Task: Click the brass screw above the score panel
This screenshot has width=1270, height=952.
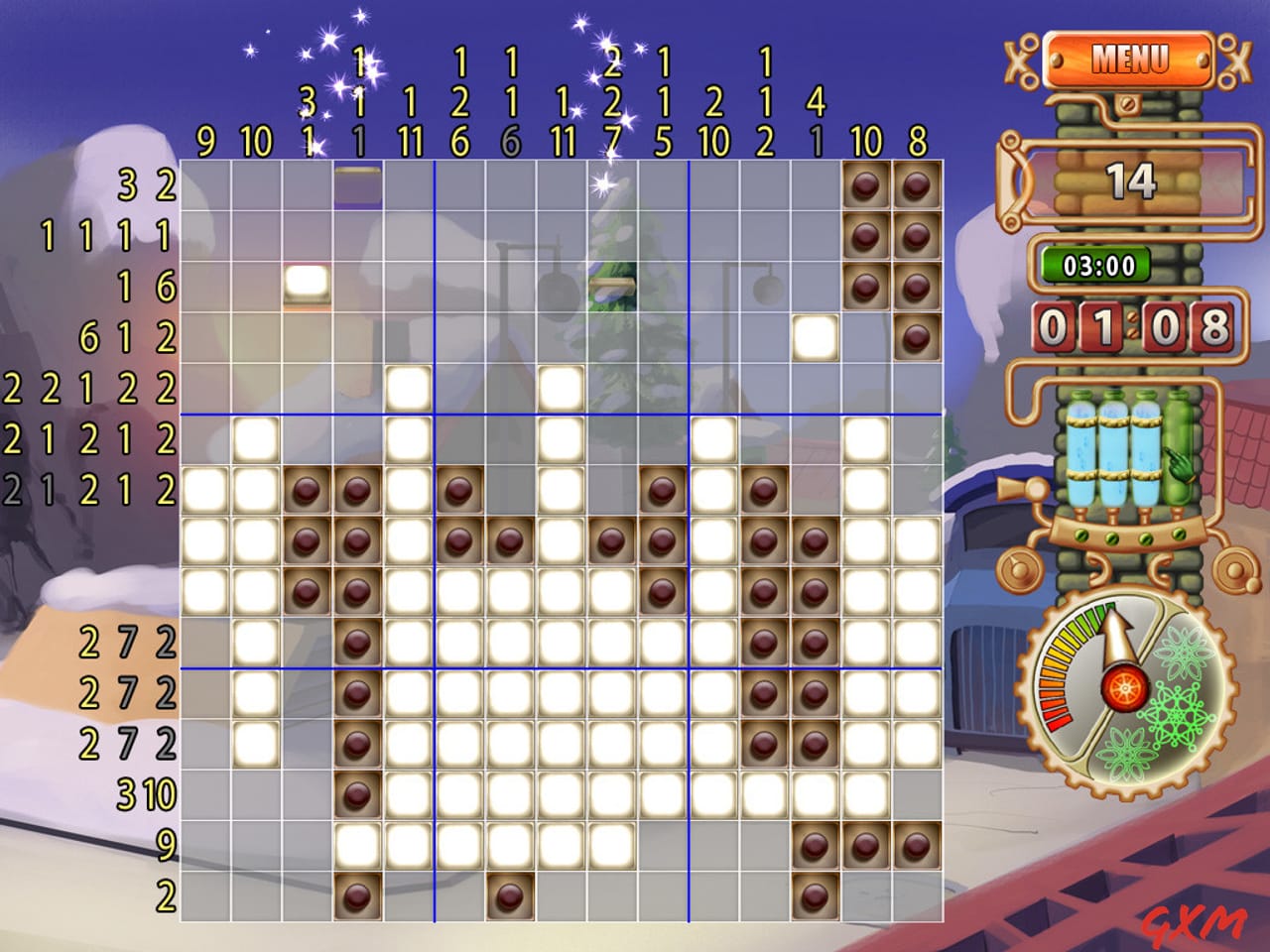Action: coord(1129,104)
